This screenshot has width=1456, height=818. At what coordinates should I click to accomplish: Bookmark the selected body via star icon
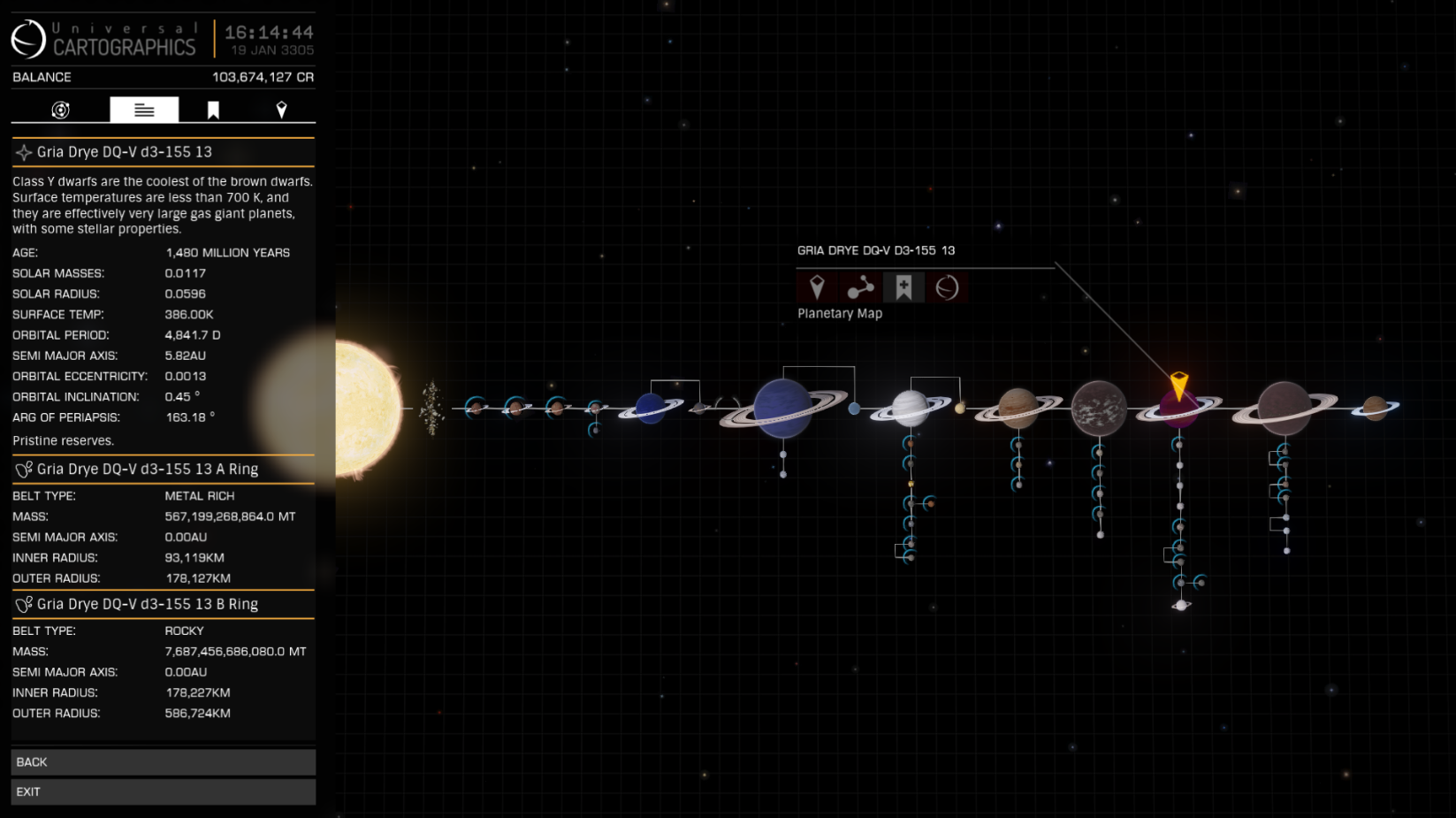coord(903,287)
